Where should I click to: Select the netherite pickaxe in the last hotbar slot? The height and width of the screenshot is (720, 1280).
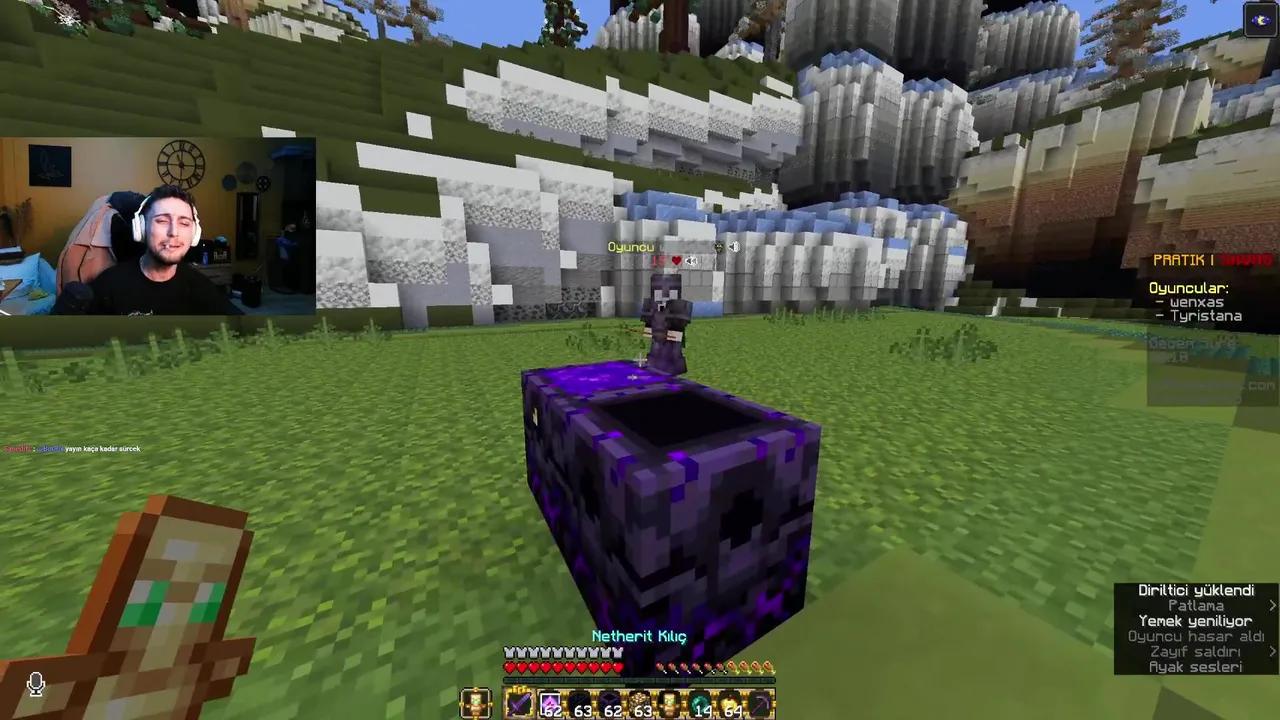click(763, 705)
